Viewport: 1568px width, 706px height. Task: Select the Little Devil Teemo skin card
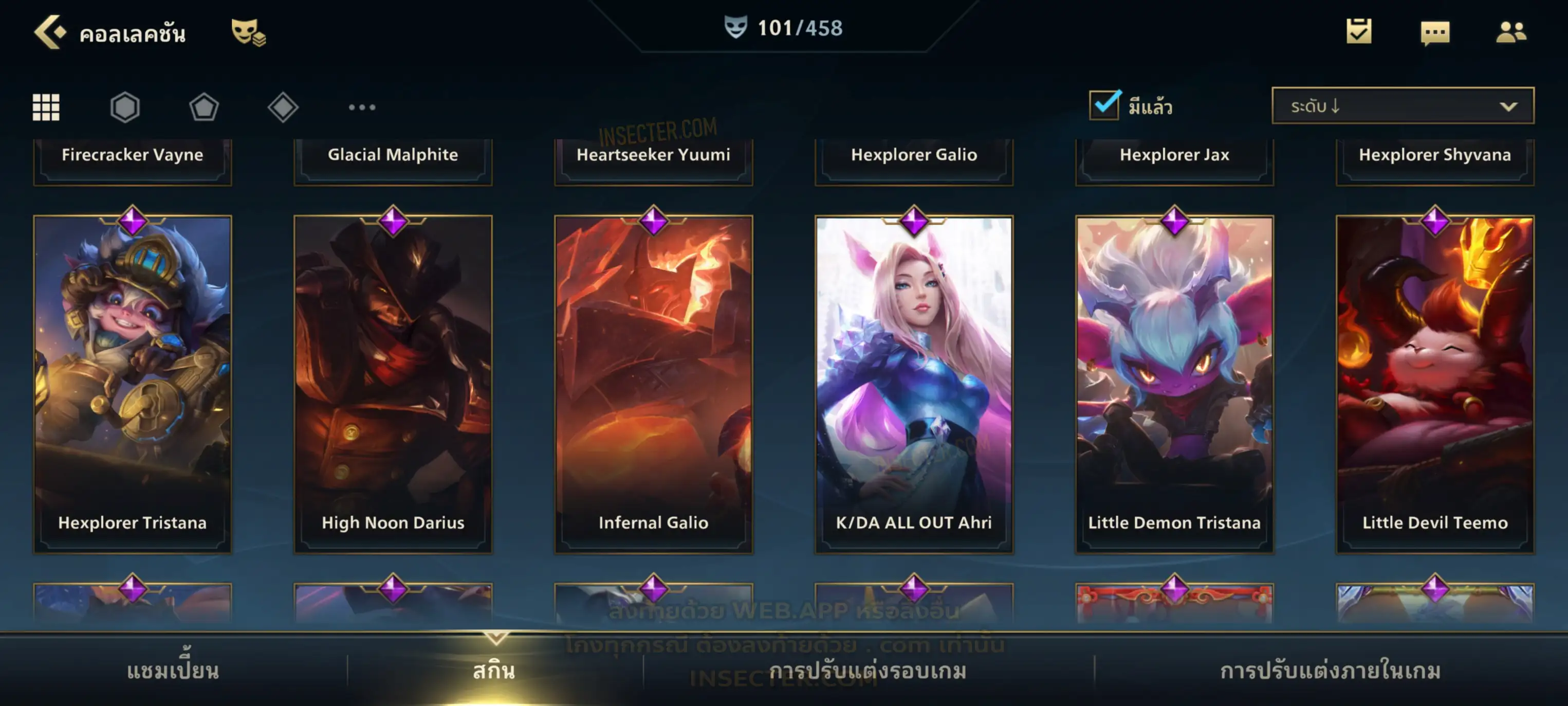[1435, 384]
